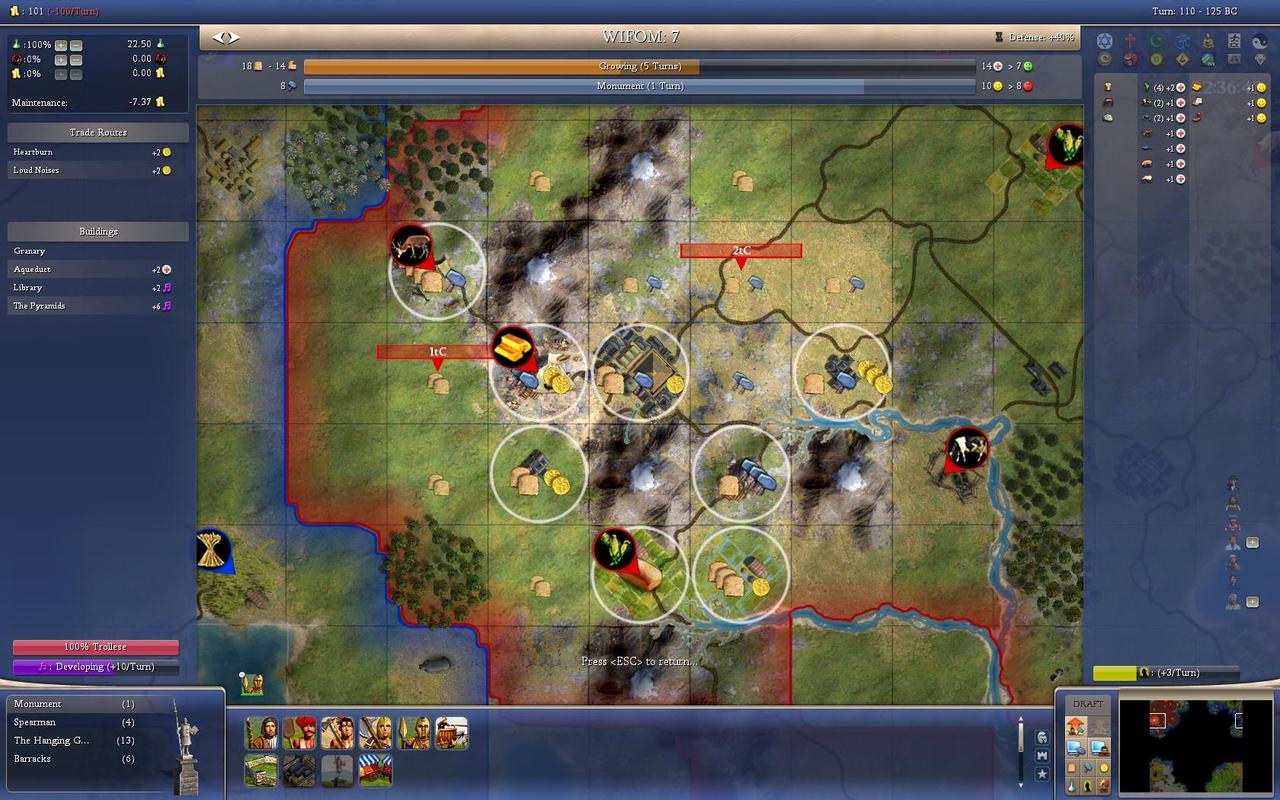Emphasize research with the beaker icon

1071,786
